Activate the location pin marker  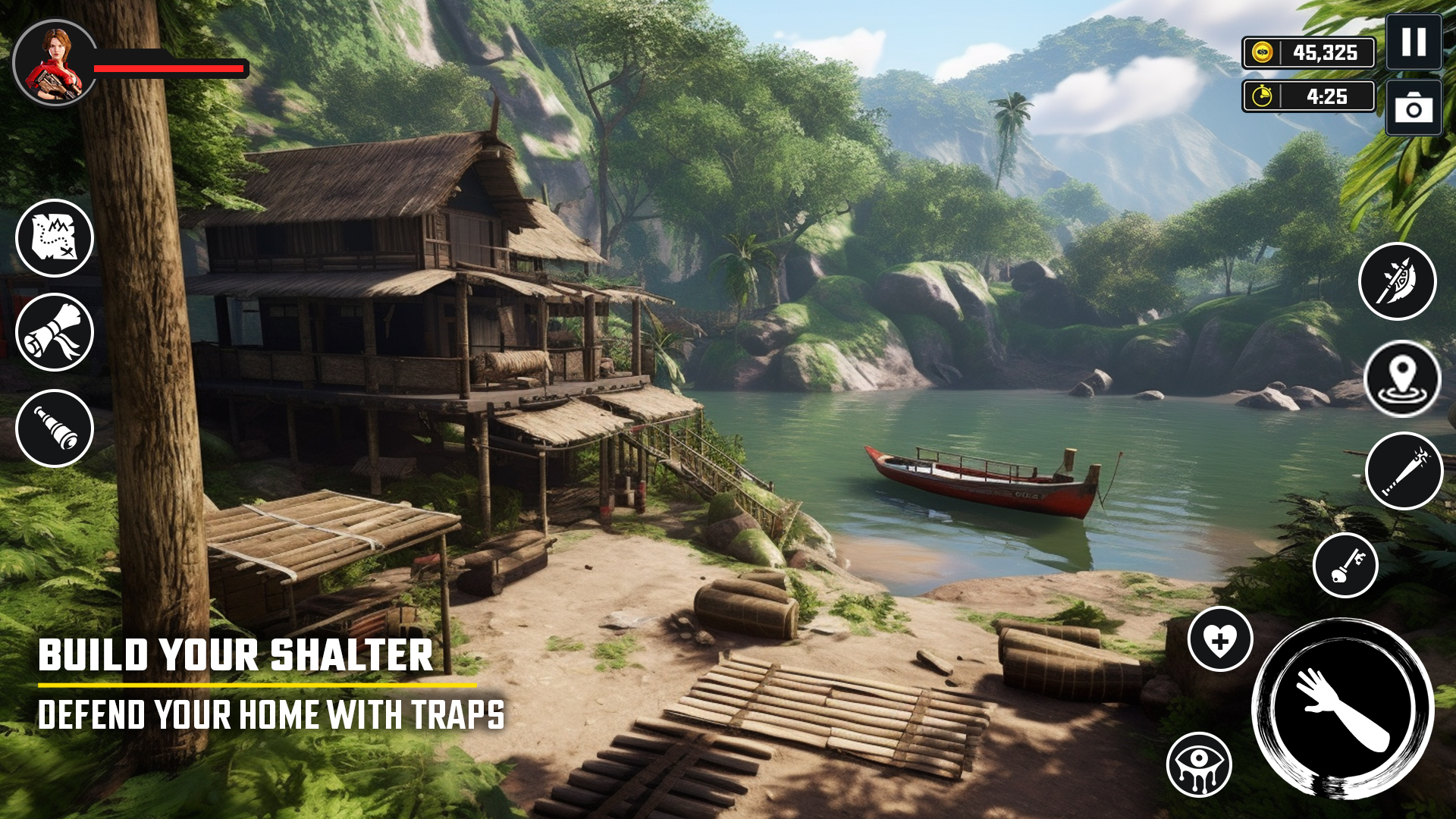tap(1402, 378)
